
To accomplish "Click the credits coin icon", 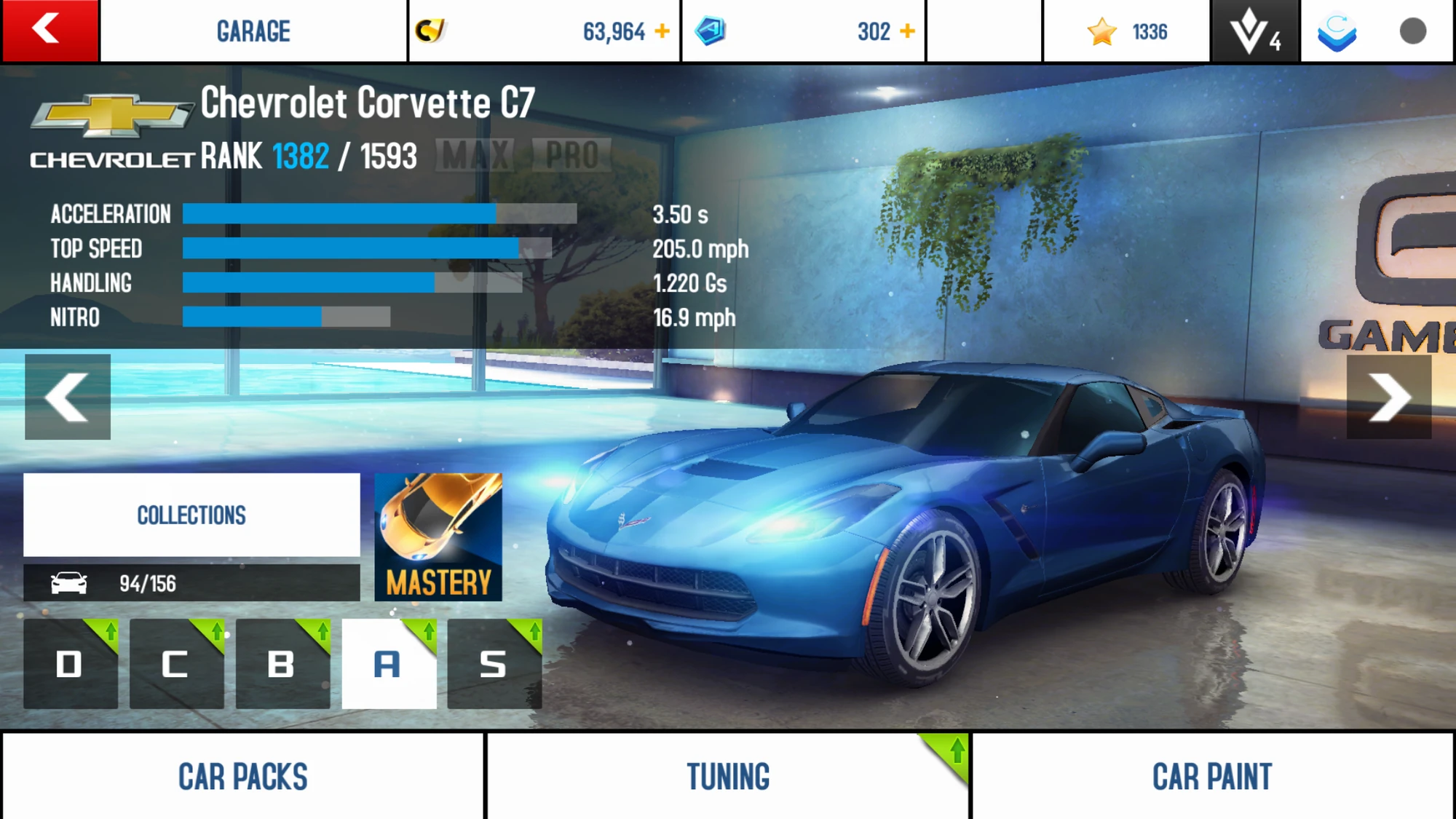I will pyautogui.click(x=431, y=31).
